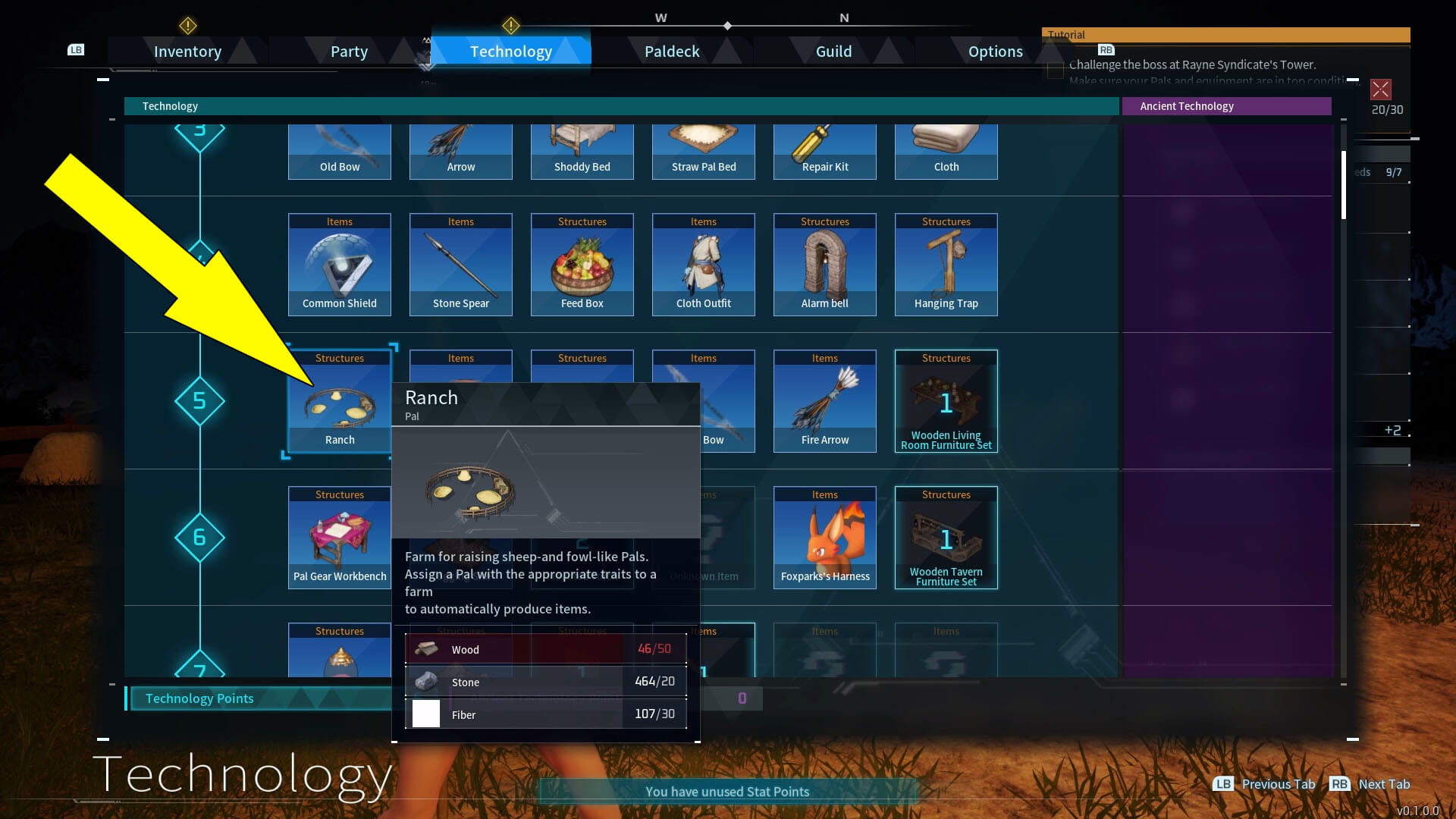Select the Repair Kit technology
Screen dimensions: 1456x819
(824, 152)
